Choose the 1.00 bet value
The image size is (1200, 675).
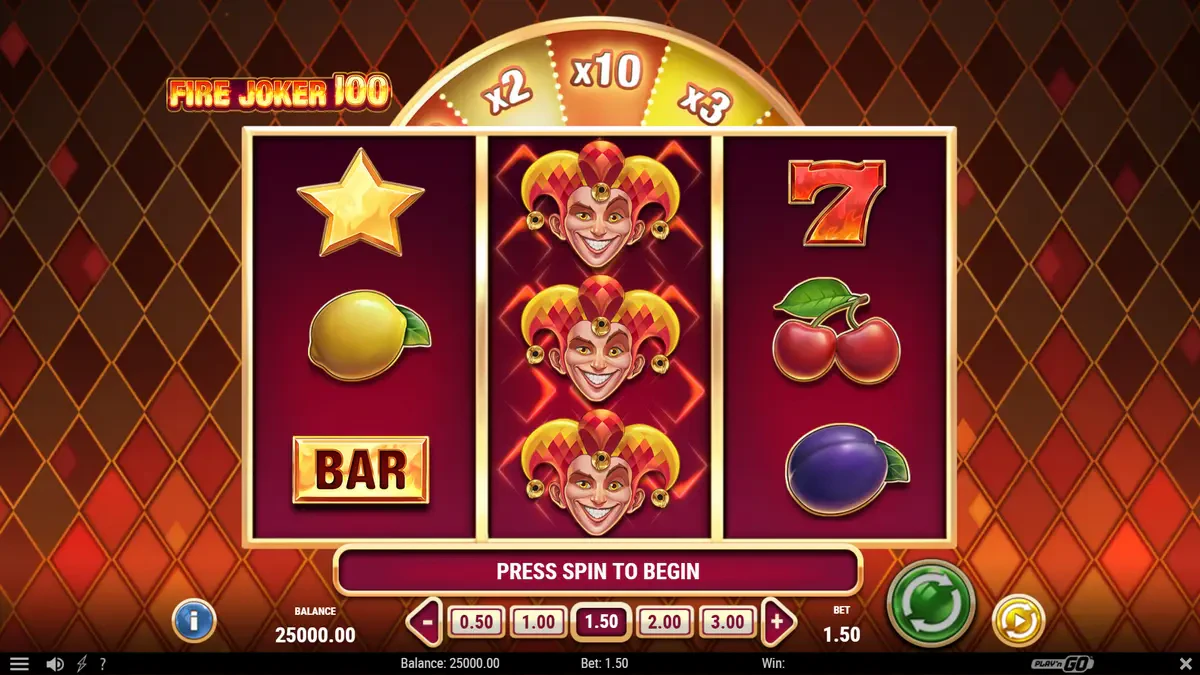tap(538, 622)
